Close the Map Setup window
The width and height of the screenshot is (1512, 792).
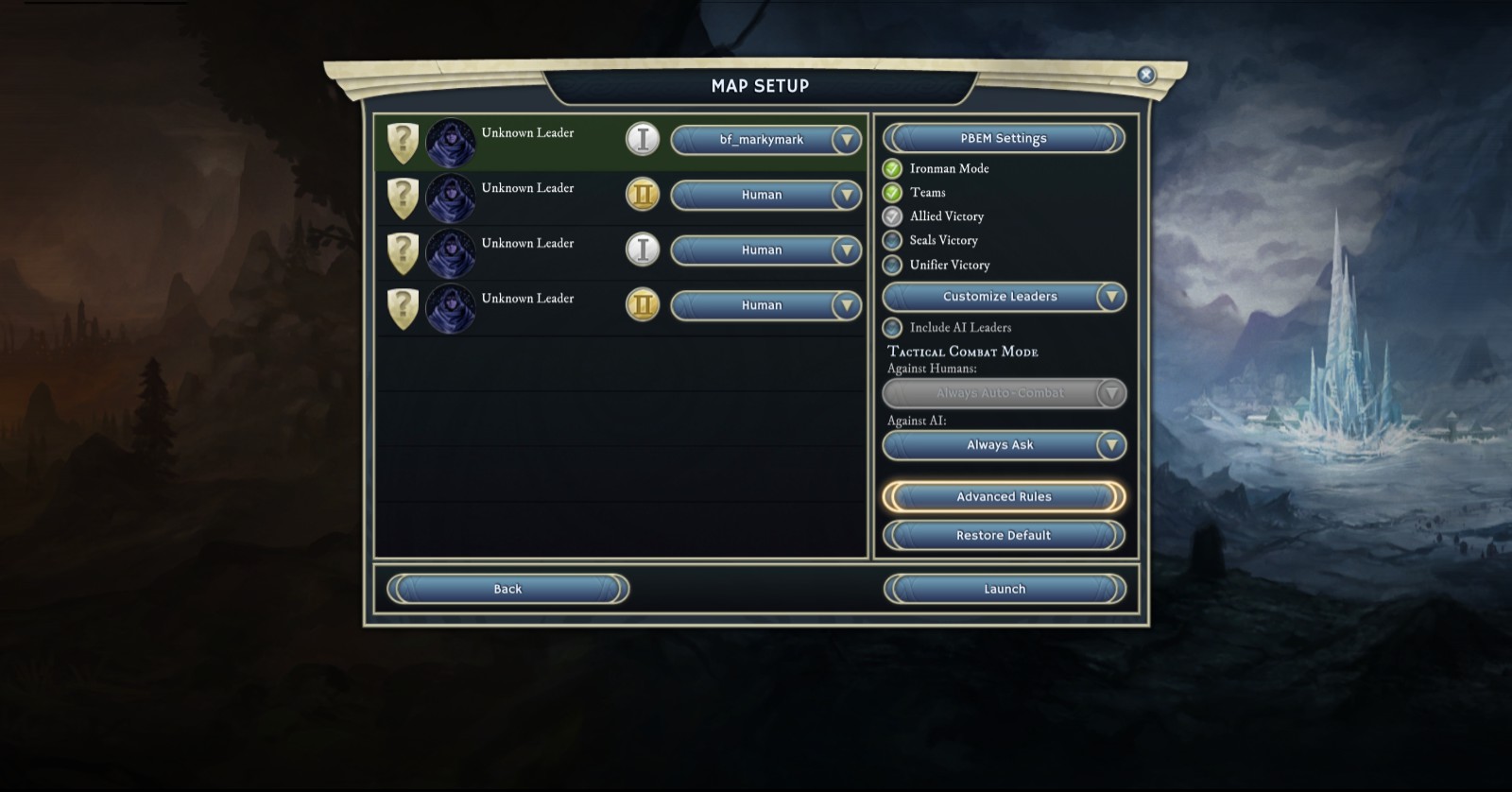pyautogui.click(x=1145, y=75)
